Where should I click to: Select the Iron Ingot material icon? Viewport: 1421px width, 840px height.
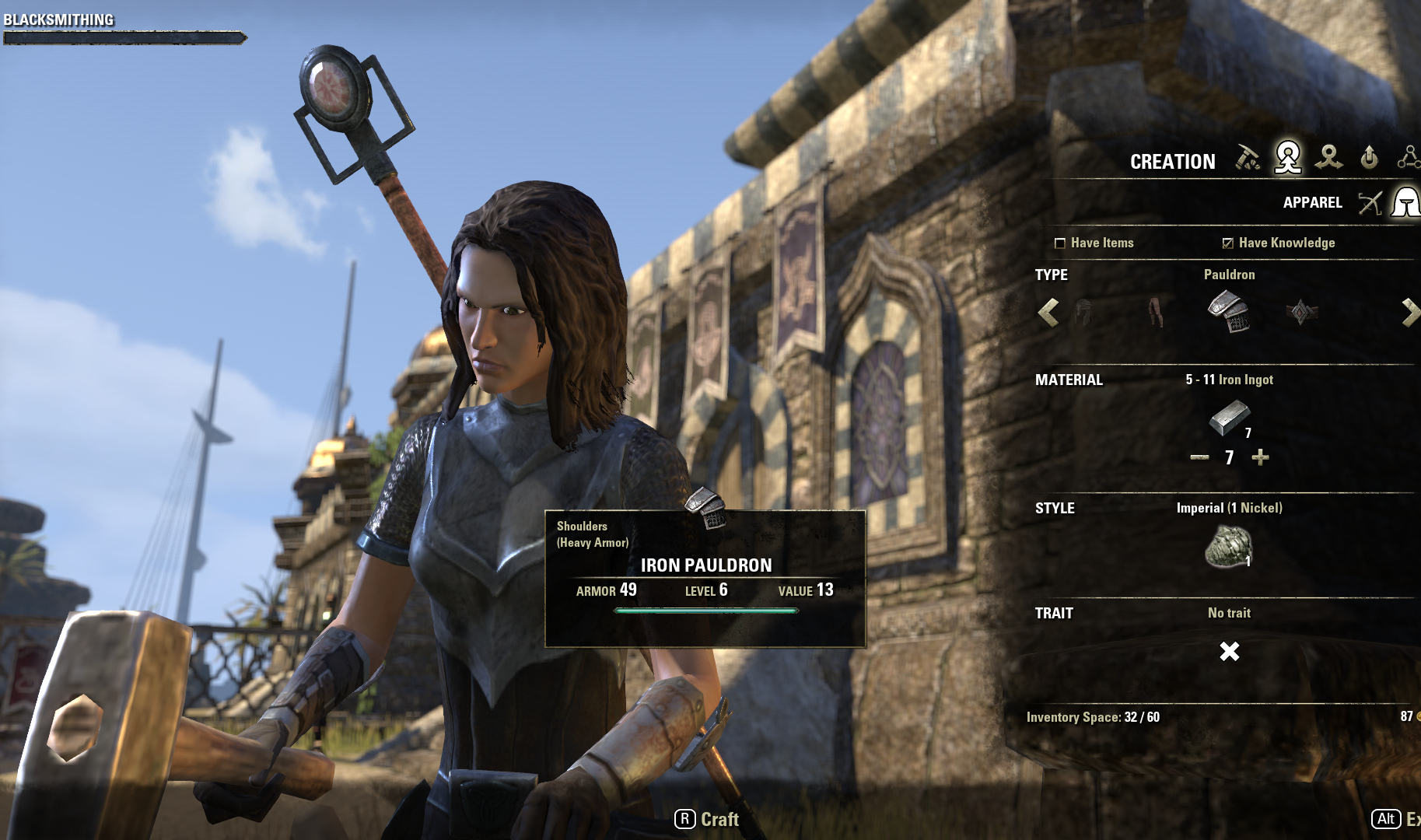pyautogui.click(x=1230, y=418)
